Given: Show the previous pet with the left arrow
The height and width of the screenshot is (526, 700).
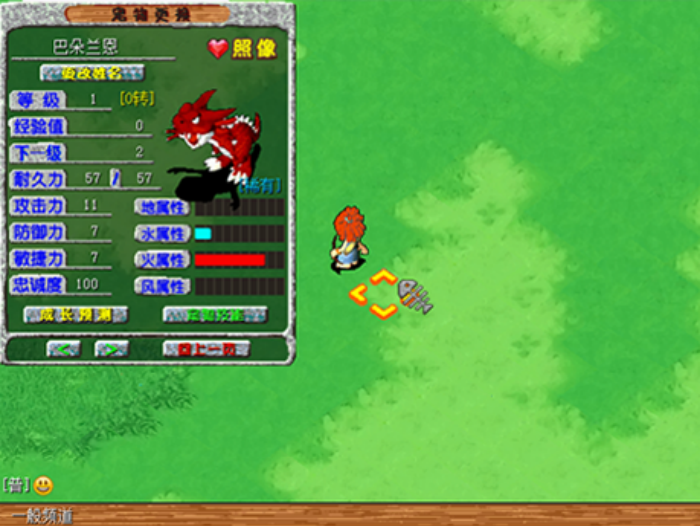Looking at the screenshot, I should tap(63, 348).
